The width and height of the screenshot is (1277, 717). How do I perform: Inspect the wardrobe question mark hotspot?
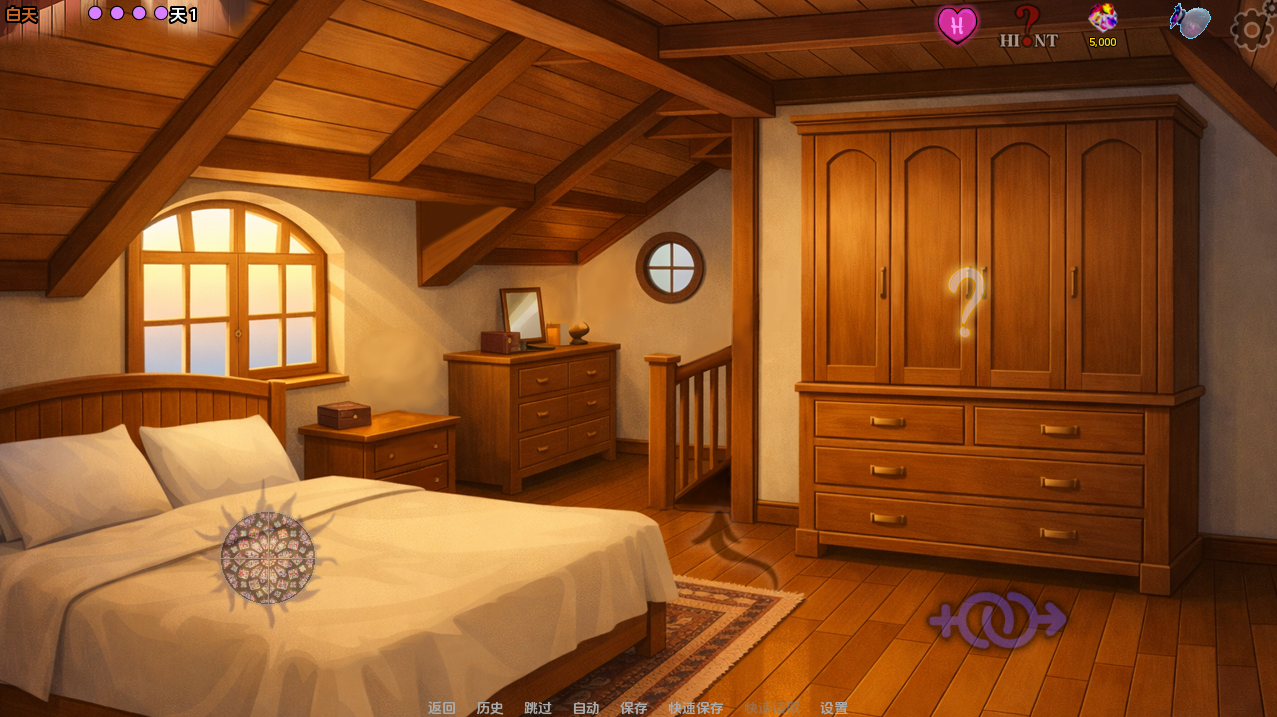point(966,301)
